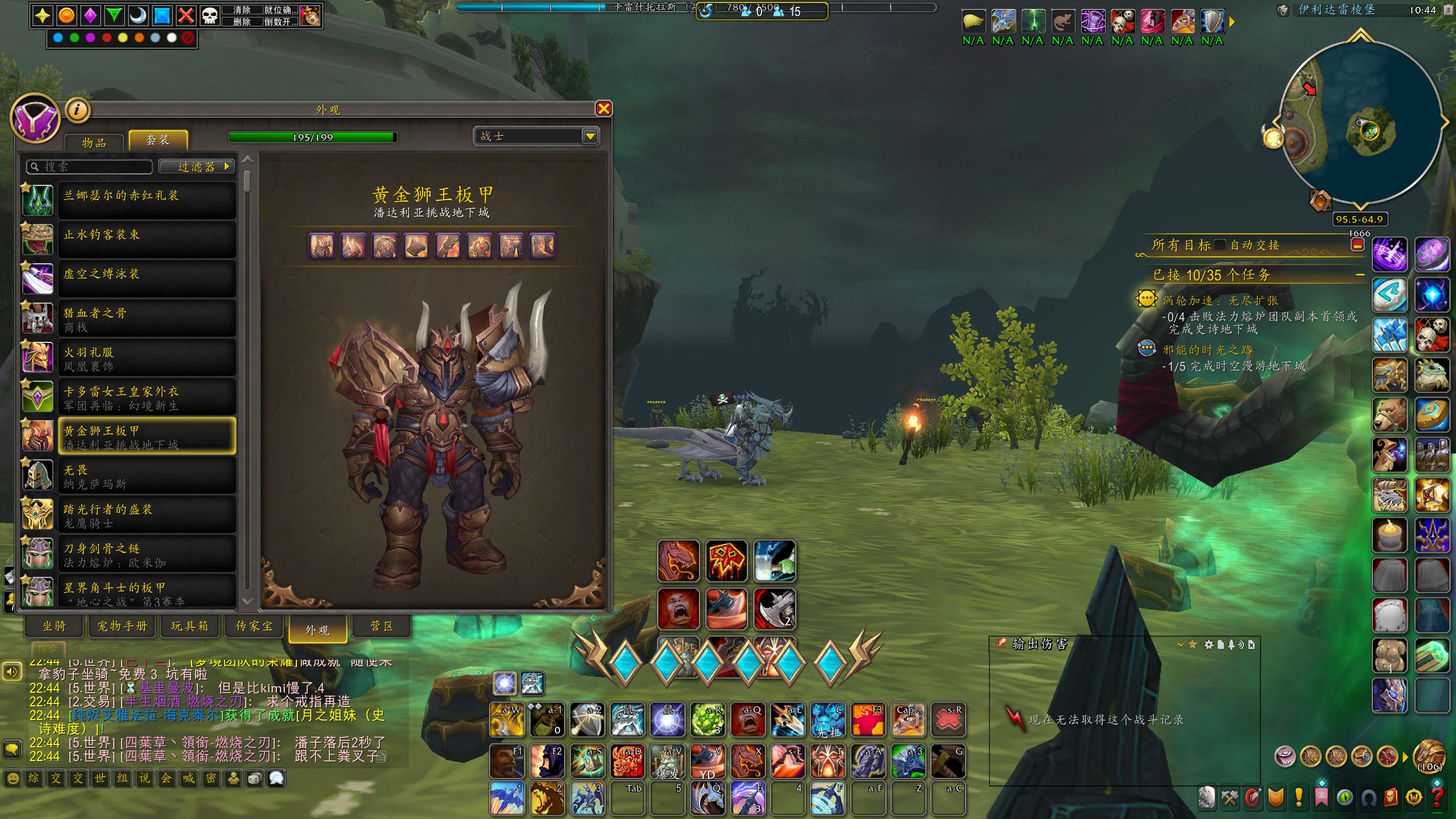Click the skull raid marker icon
The image size is (1456, 819).
point(210,15)
